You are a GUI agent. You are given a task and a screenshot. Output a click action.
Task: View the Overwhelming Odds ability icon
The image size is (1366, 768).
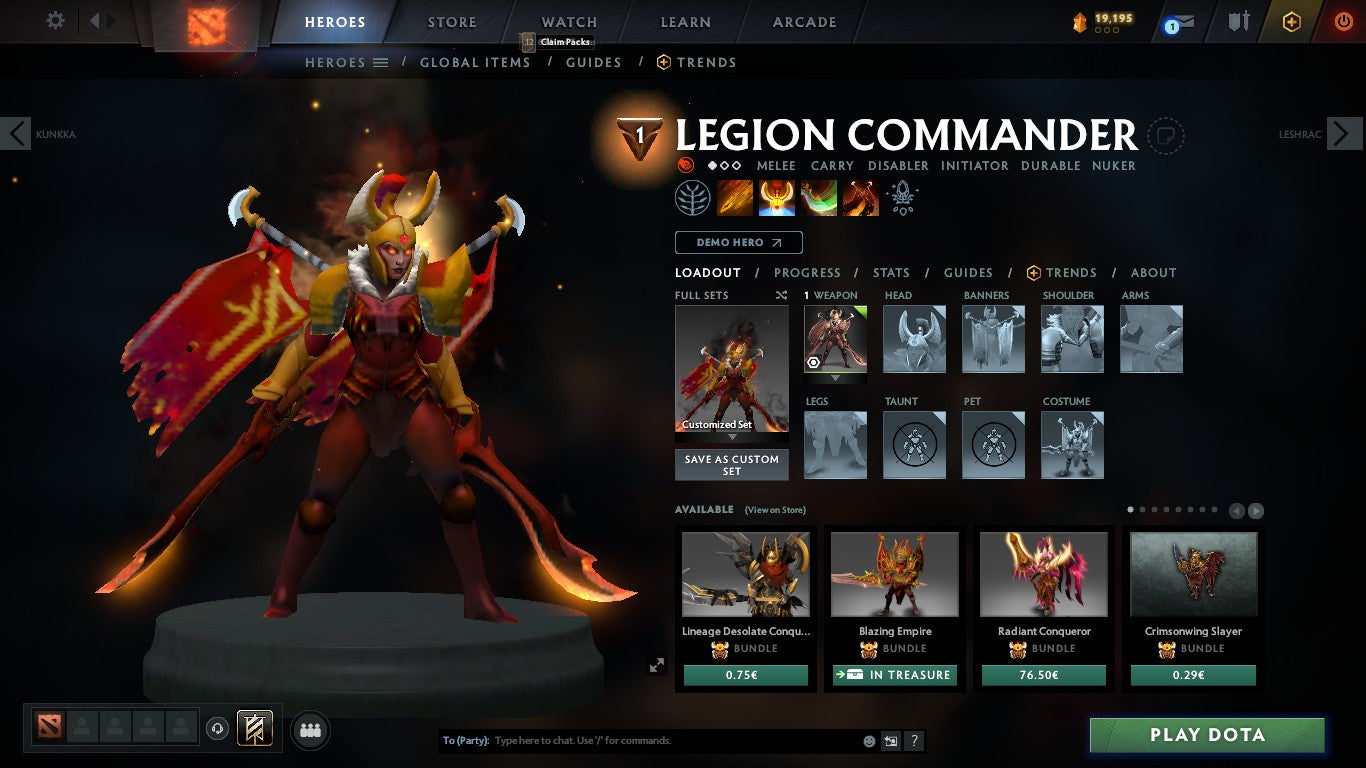735,197
